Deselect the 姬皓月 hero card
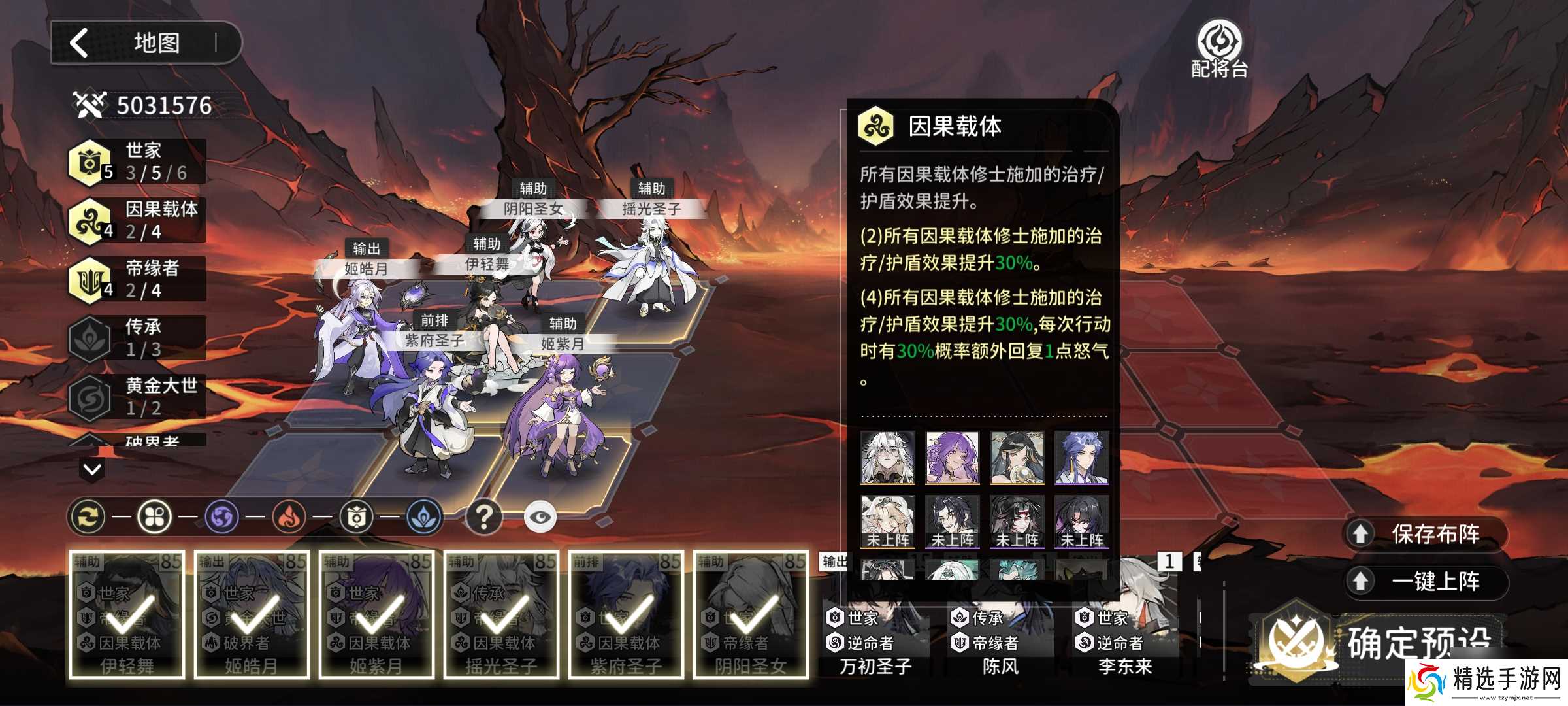Viewport: 1568px width, 706px height. (252, 614)
